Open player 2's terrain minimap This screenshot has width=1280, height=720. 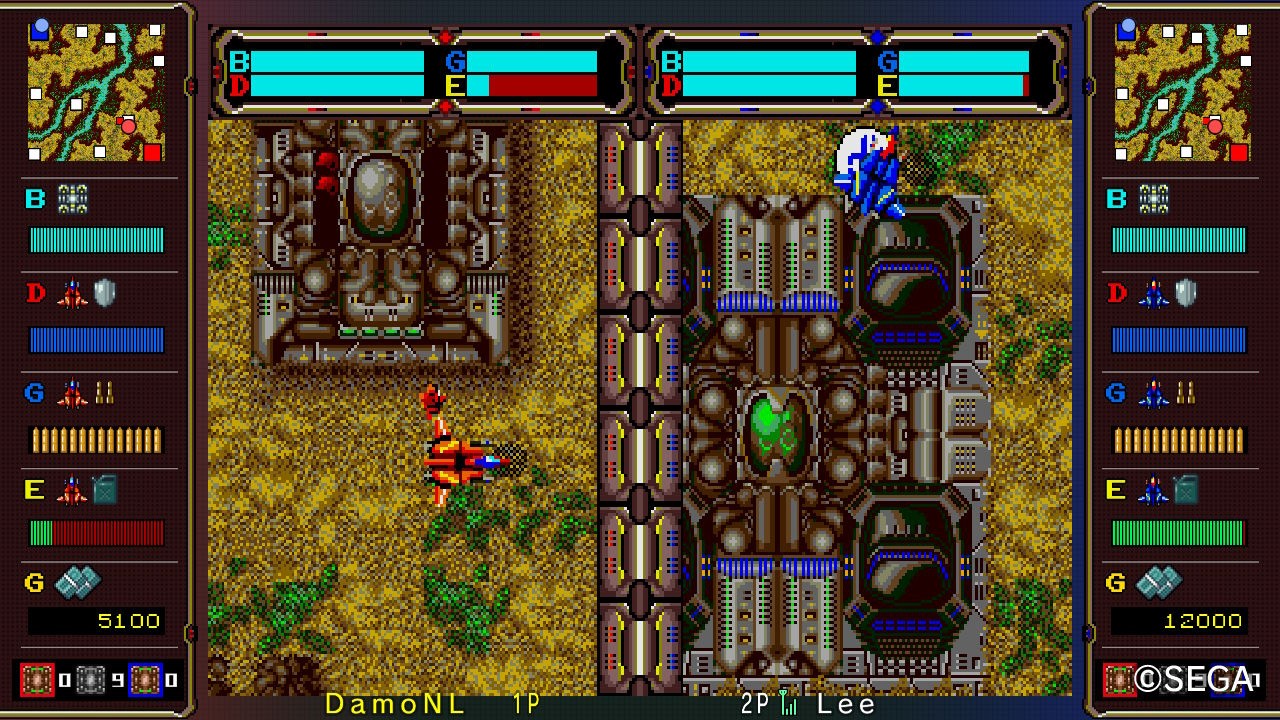1181,91
